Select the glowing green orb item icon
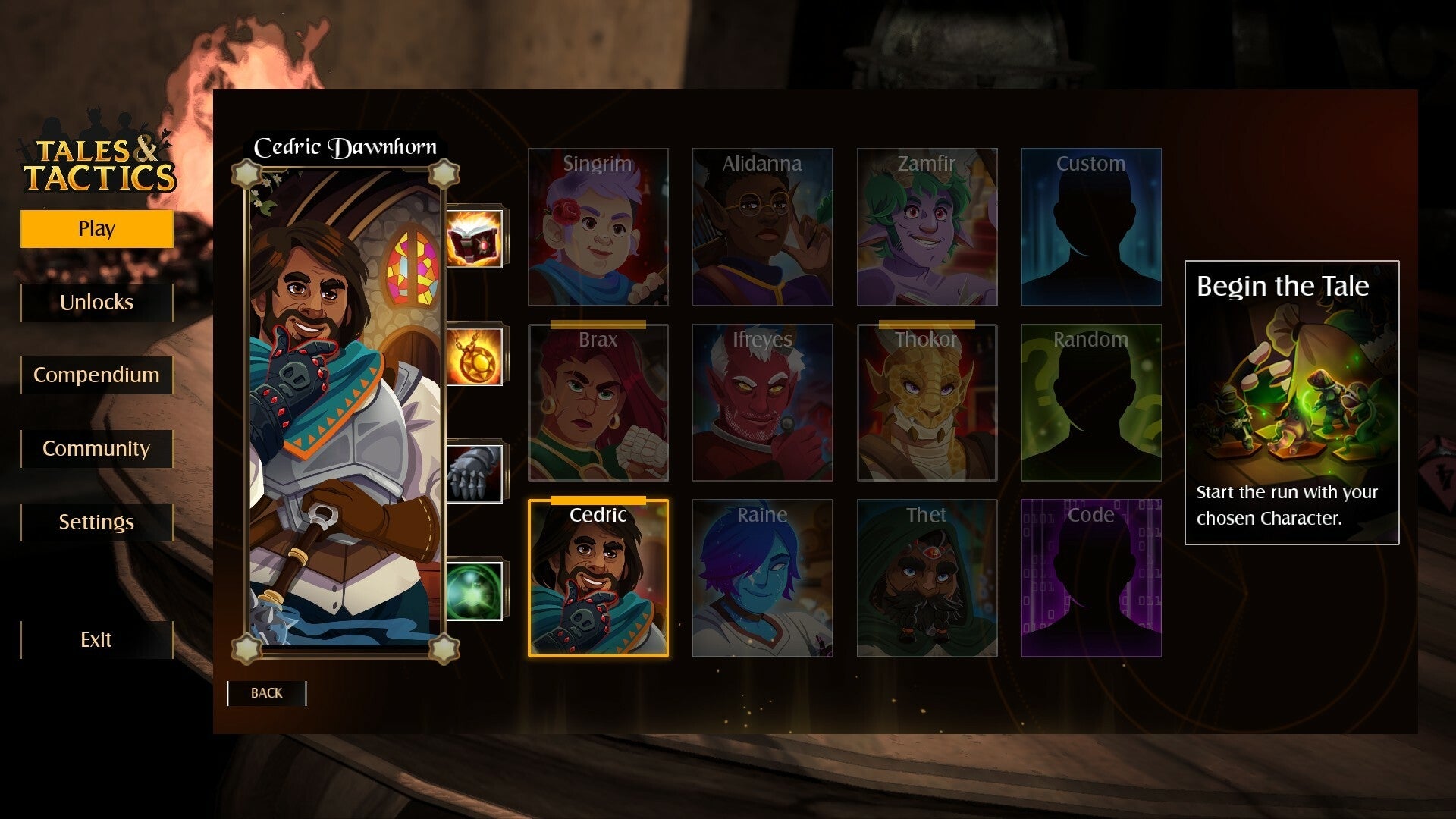 click(474, 590)
